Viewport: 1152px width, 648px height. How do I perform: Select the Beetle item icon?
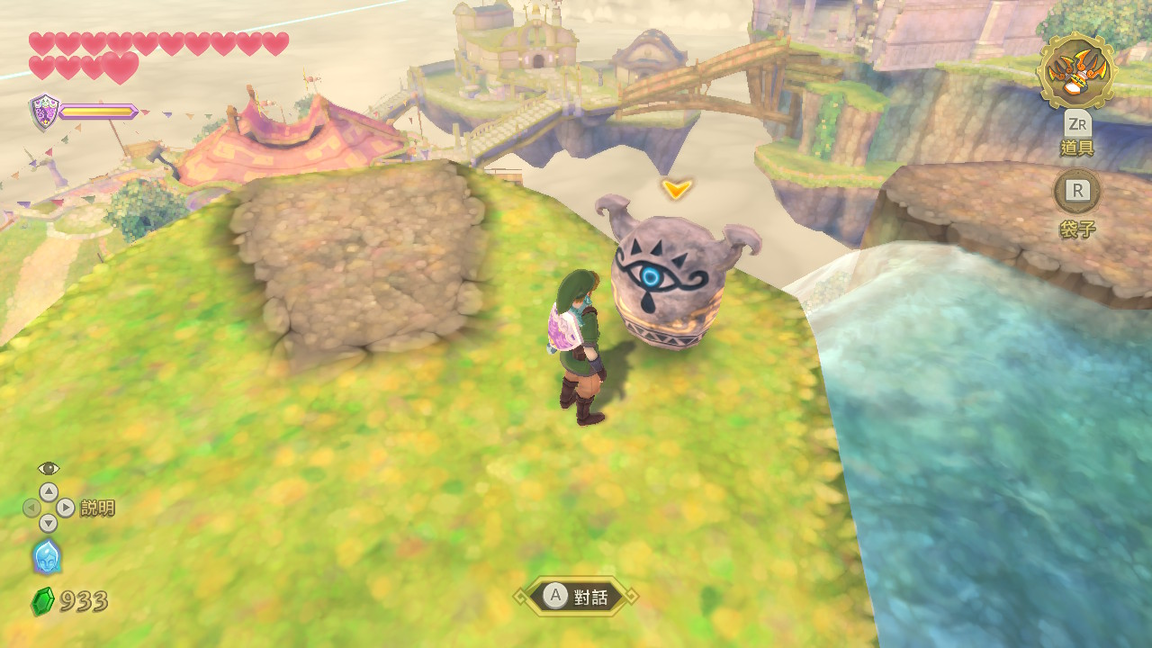(1076, 71)
